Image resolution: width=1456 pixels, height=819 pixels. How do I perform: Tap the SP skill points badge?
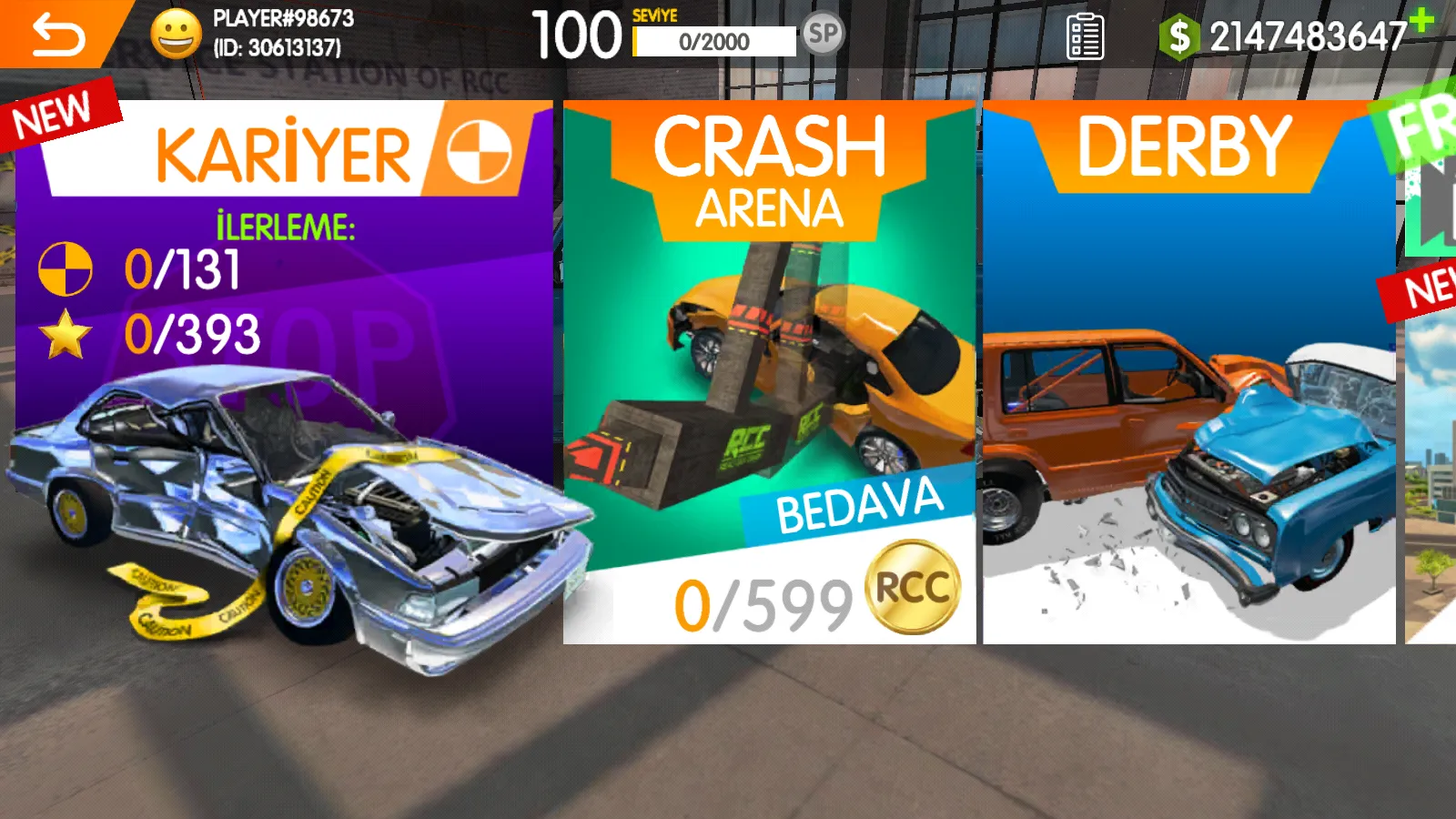click(823, 35)
